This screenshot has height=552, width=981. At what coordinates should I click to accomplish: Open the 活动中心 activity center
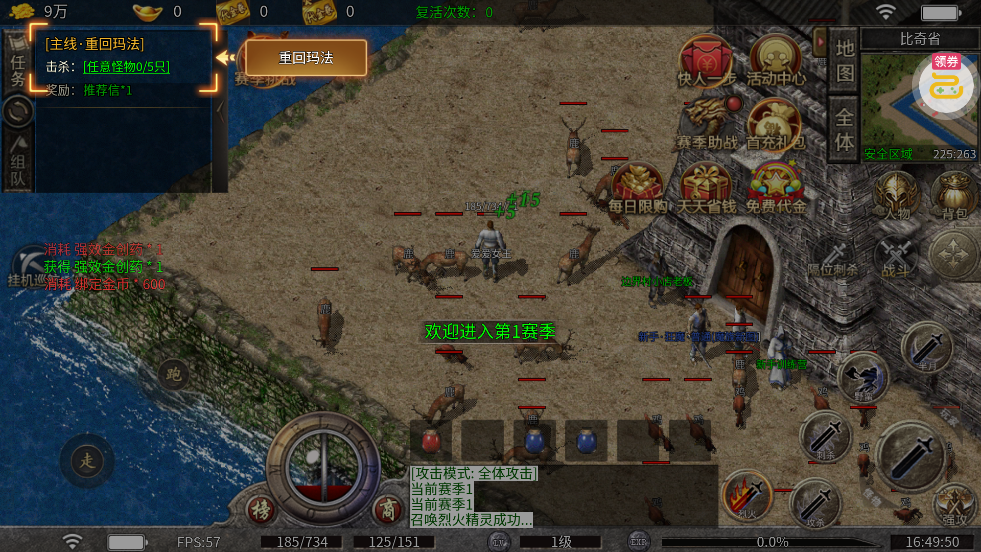(x=775, y=60)
